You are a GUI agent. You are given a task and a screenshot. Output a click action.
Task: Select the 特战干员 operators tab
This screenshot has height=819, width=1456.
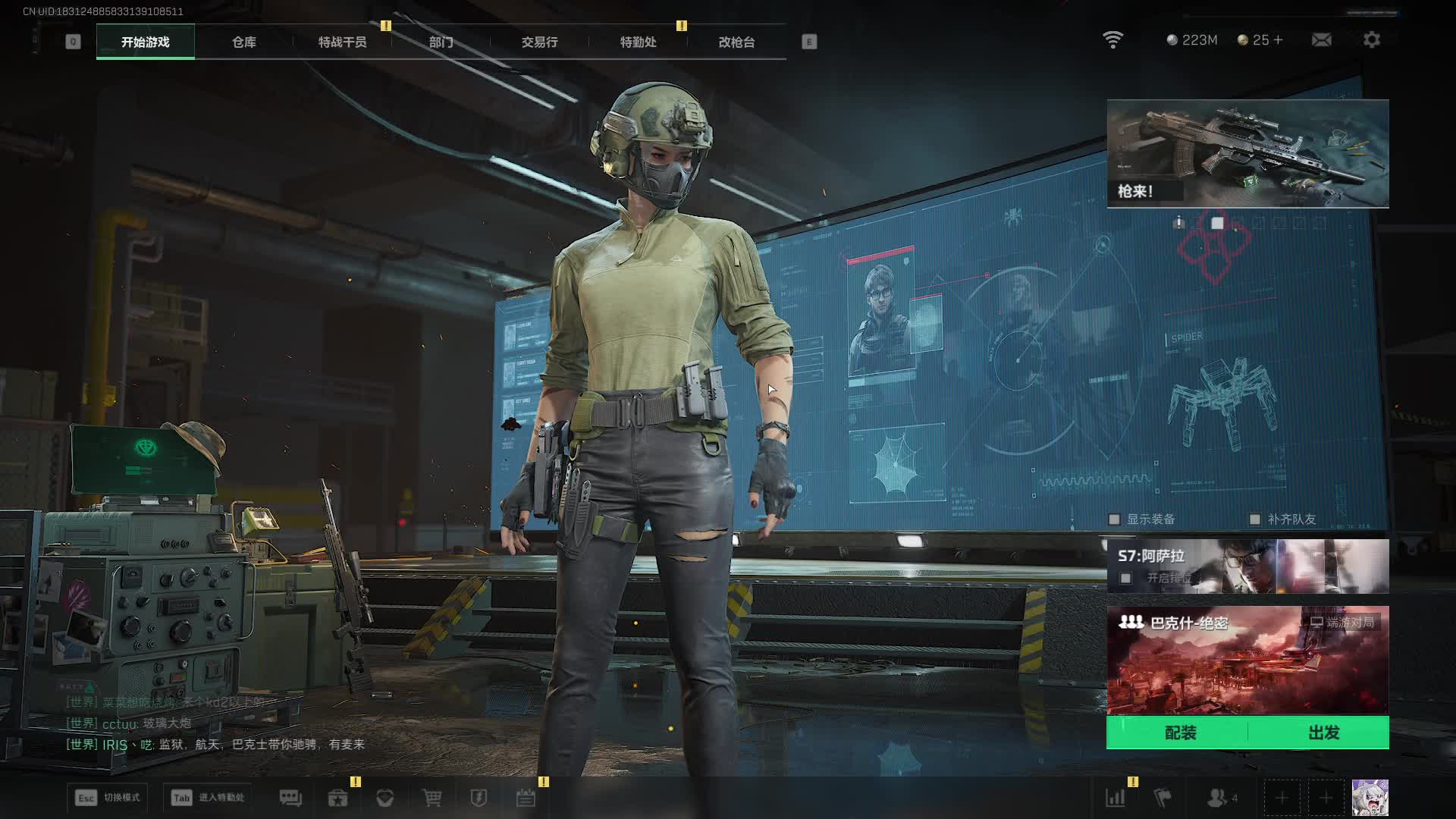(342, 42)
